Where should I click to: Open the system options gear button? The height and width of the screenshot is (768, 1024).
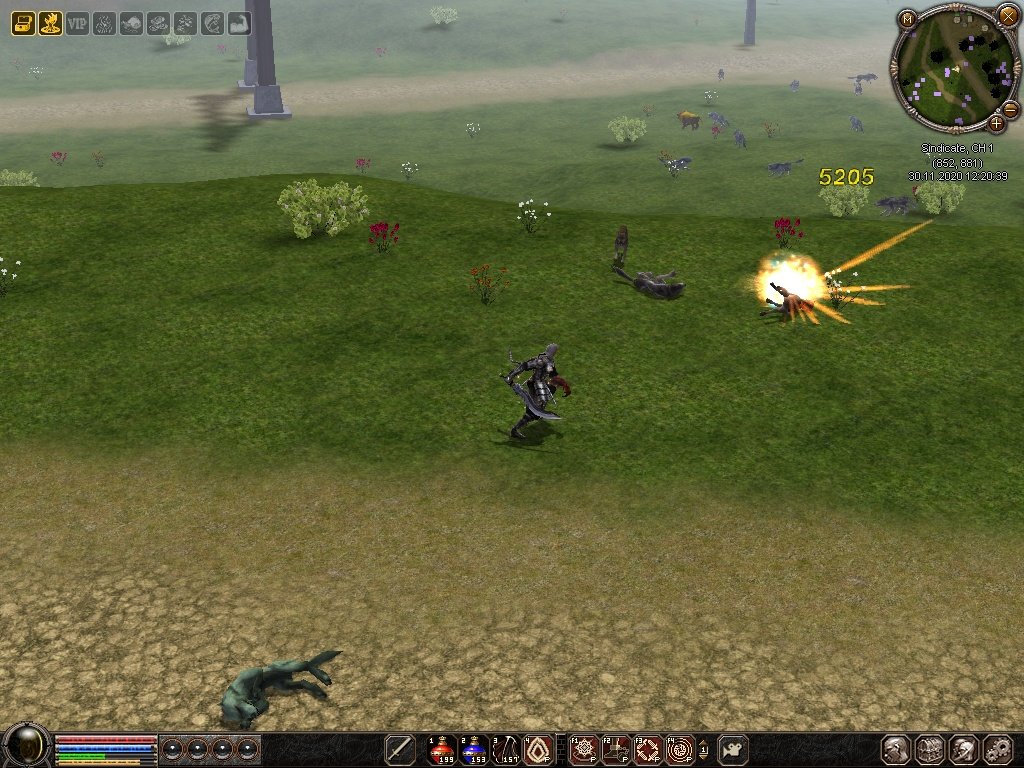(x=997, y=749)
